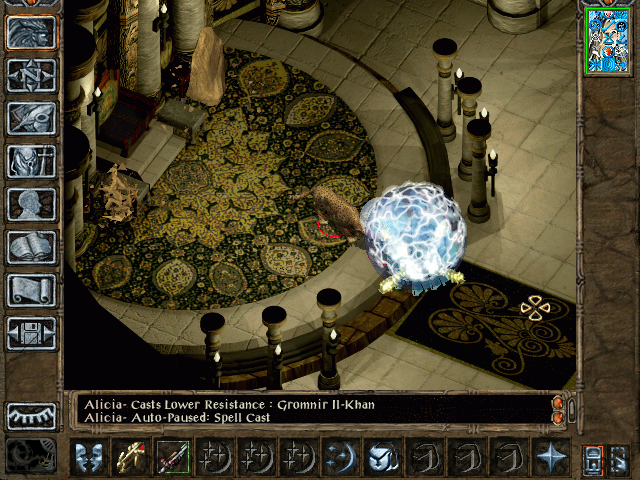Click the select-all party button
Image resolution: width=640 pixels, height=480 pixels.
click(x=593, y=458)
